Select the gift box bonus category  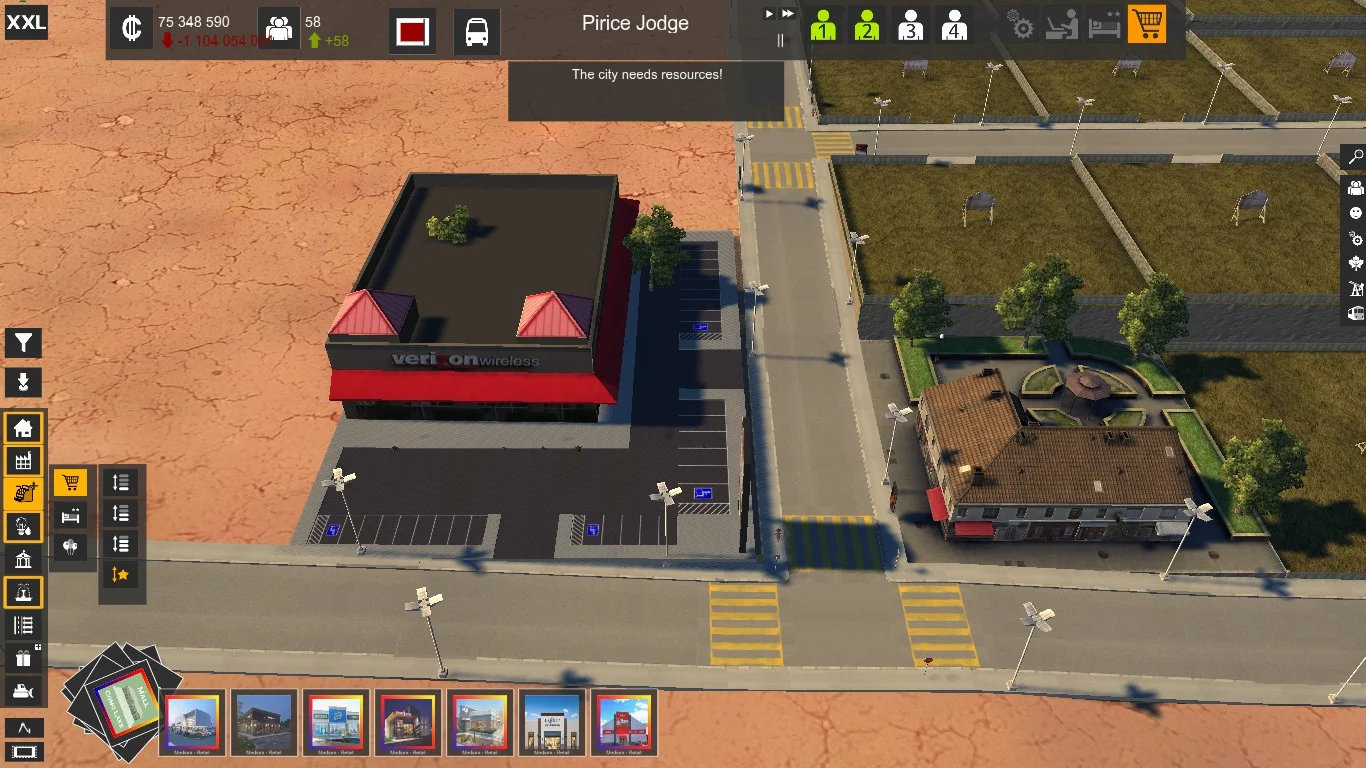23,658
